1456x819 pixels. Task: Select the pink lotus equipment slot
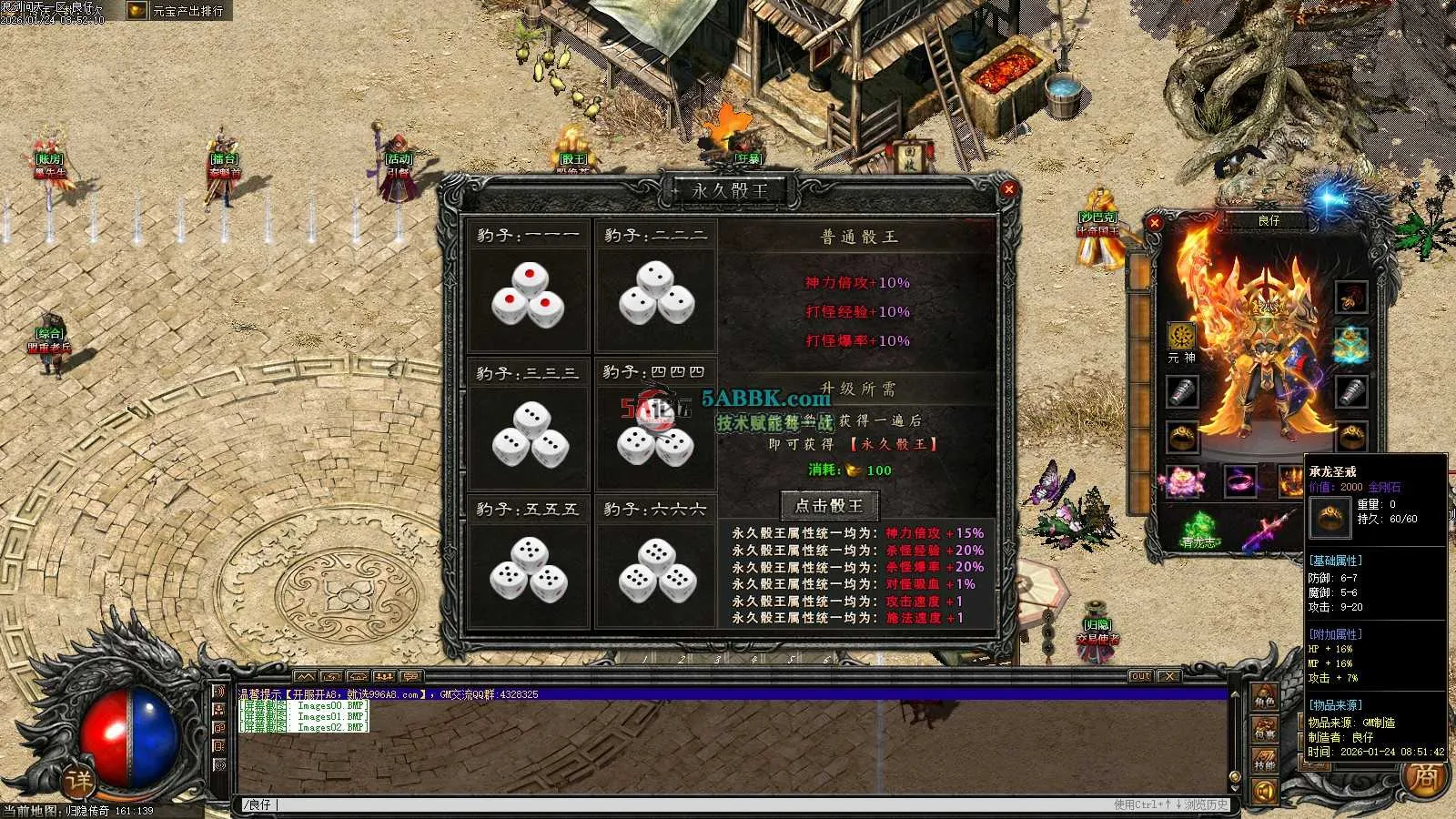click(1183, 480)
